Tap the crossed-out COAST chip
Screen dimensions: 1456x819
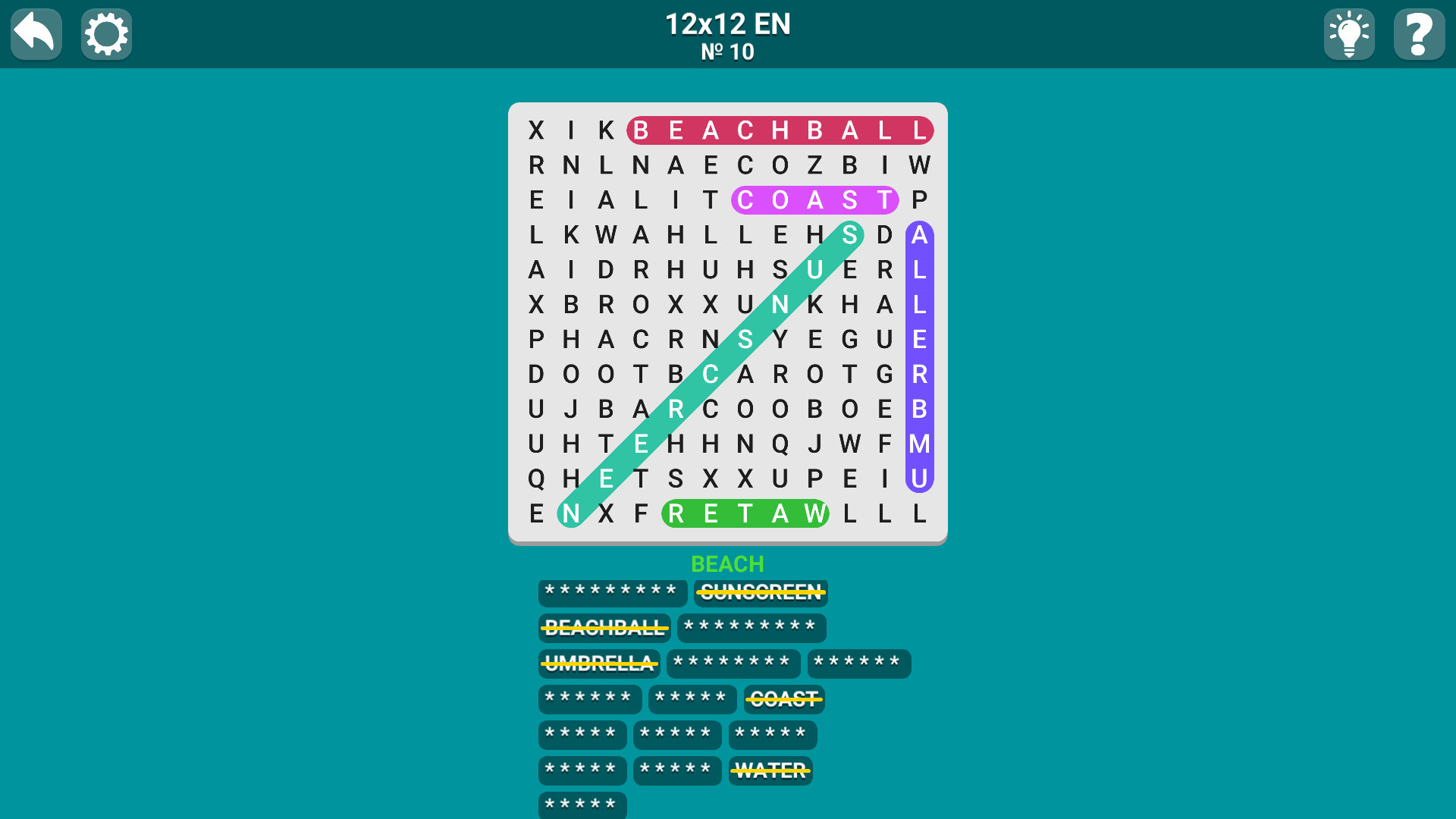point(784,699)
